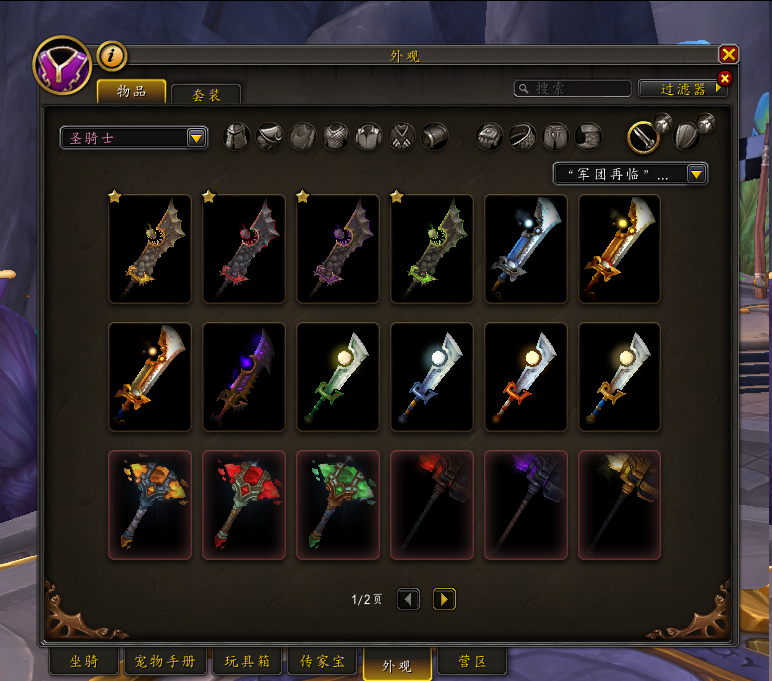The image size is (772, 681).
Task: Open the 营区 camp tab
Action: coord(472,662)
